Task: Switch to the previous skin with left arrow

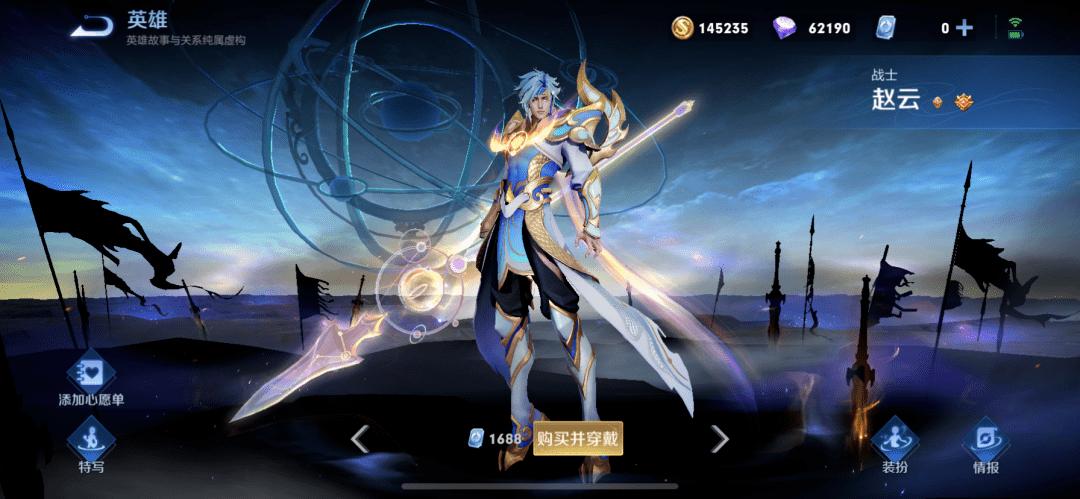Action: point(360,438)
